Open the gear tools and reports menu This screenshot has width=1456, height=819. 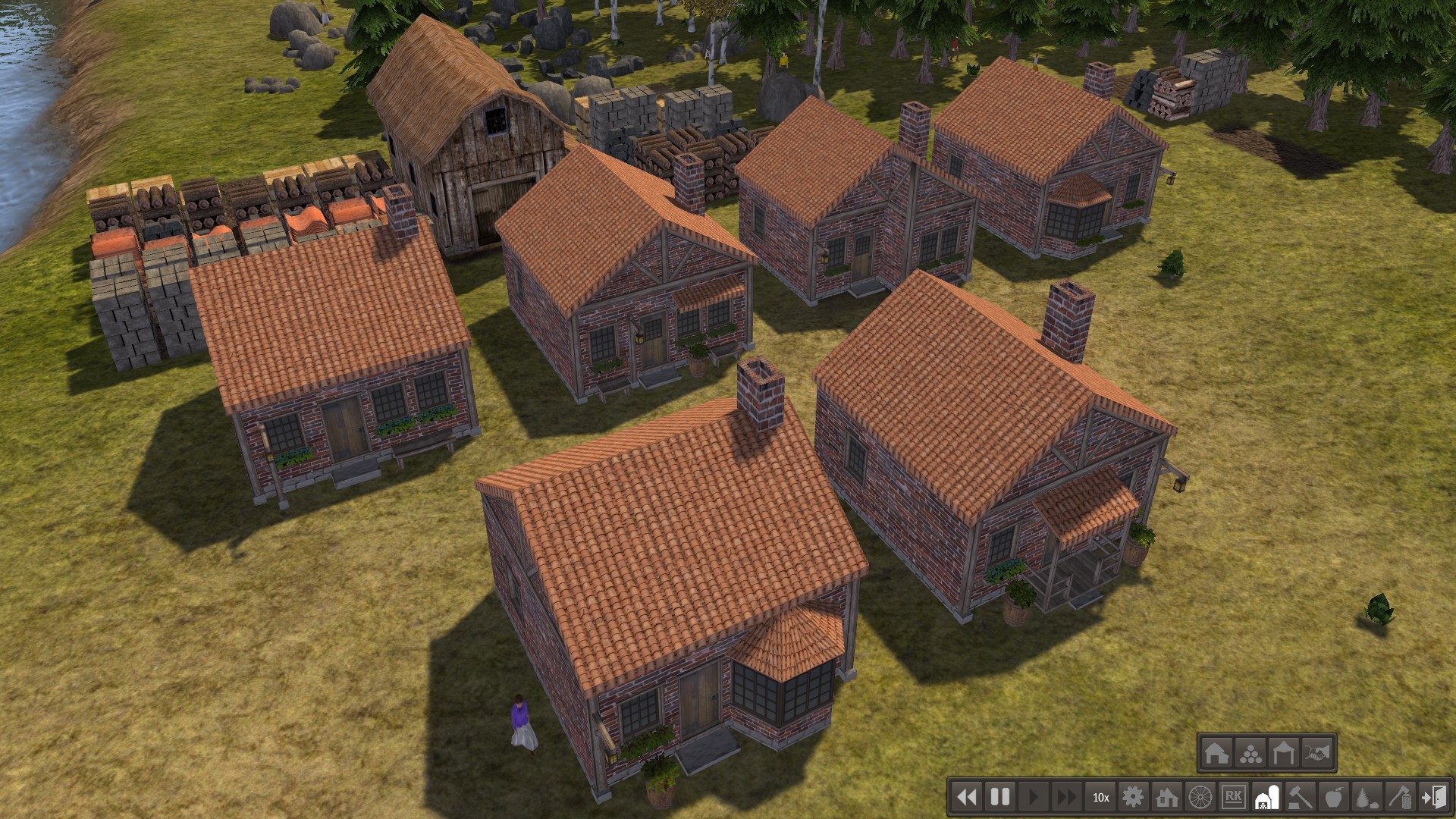(1133, 797)
